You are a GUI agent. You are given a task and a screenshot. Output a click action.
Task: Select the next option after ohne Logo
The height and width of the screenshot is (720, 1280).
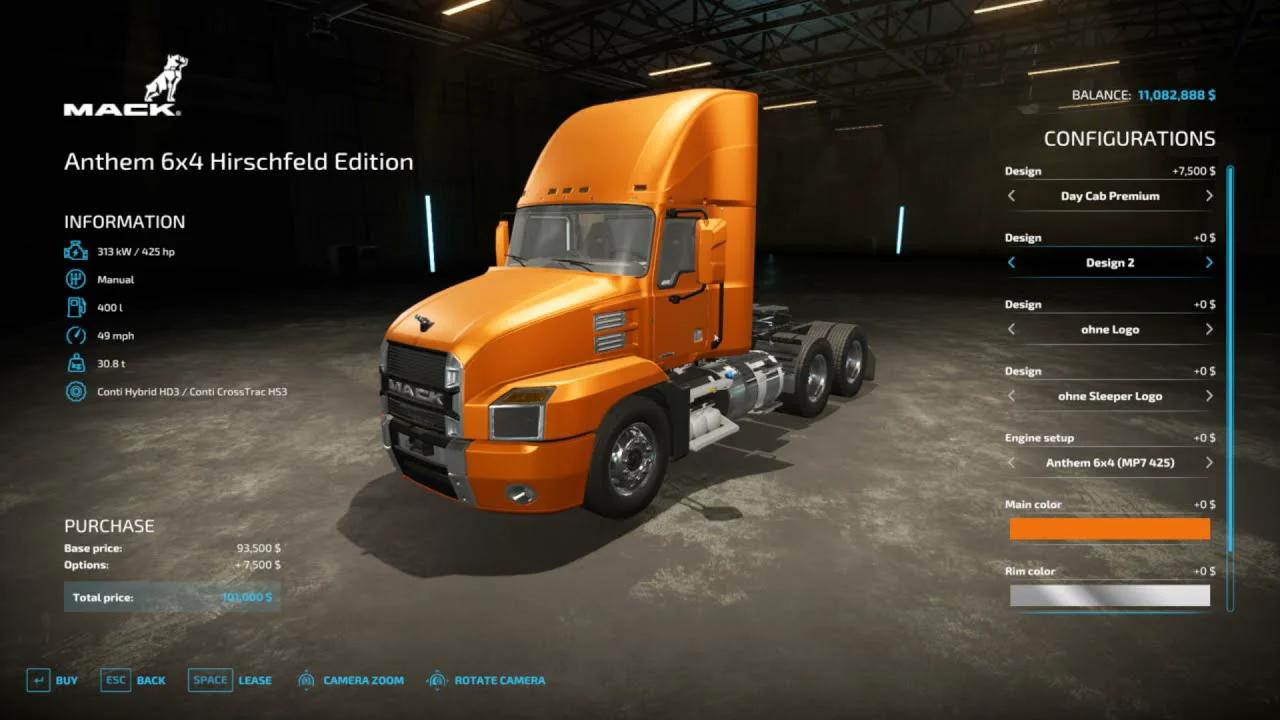[x=1208, y=329]
